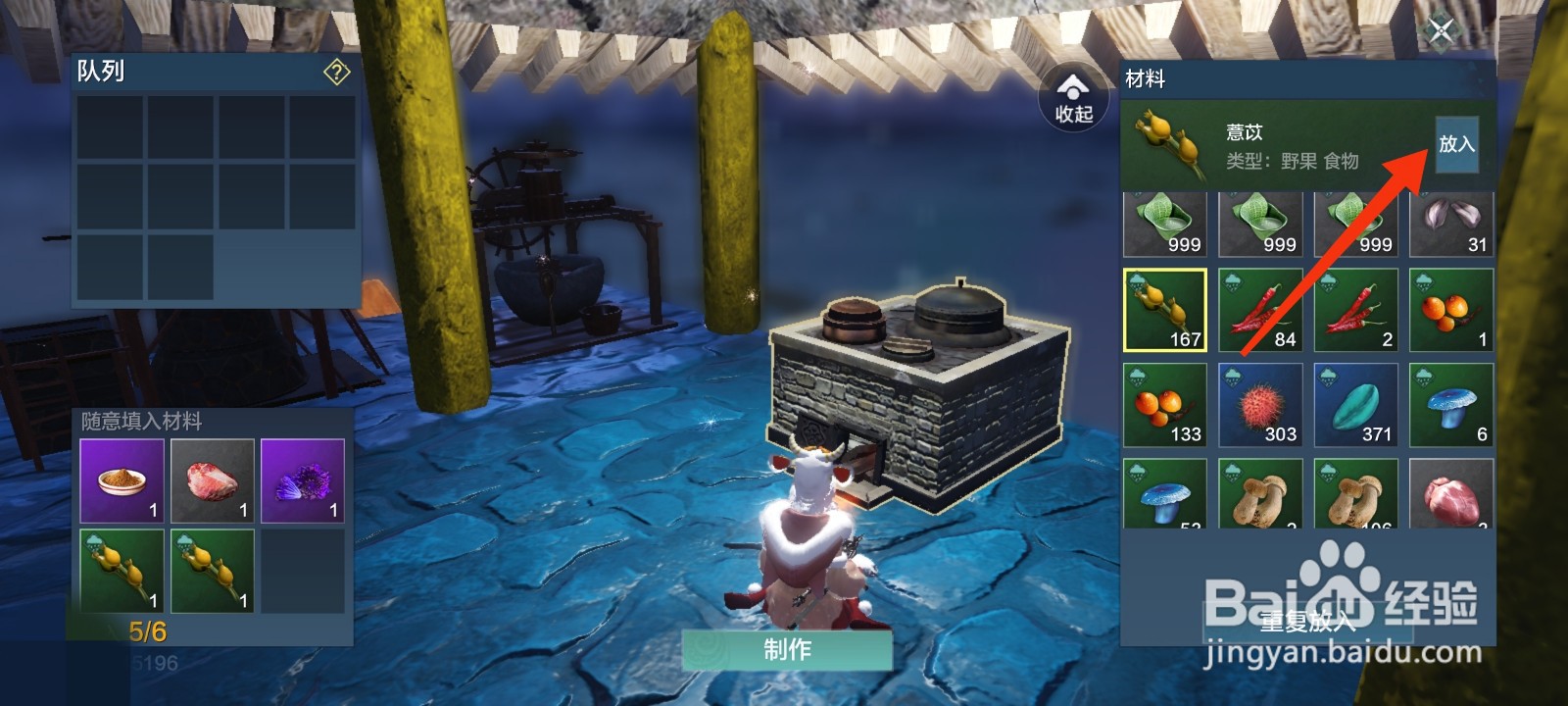Choose the single orange fruit with count 1
Viewport: 1568px width, 706px height.
point(1451,310)
